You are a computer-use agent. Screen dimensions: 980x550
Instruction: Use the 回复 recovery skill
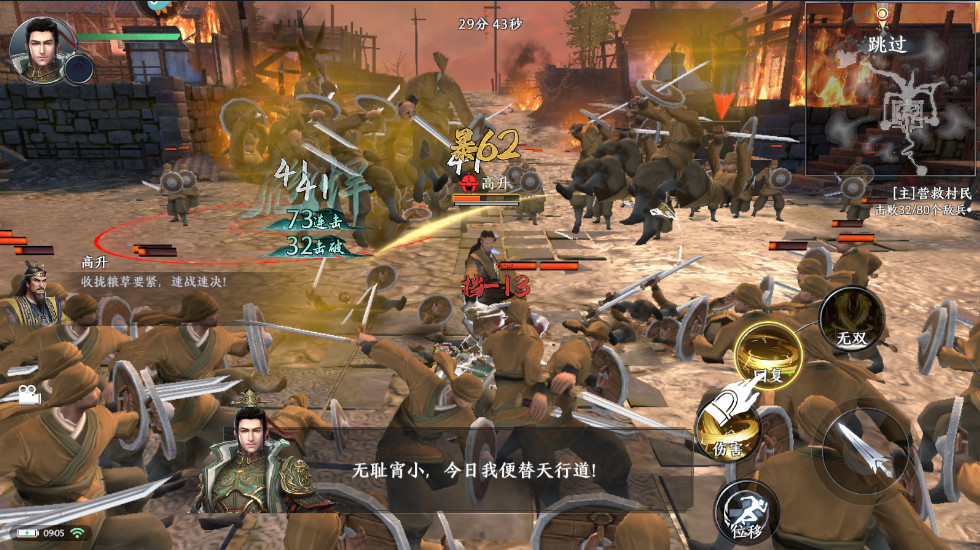pyautogui.click(x=768, y=359)
